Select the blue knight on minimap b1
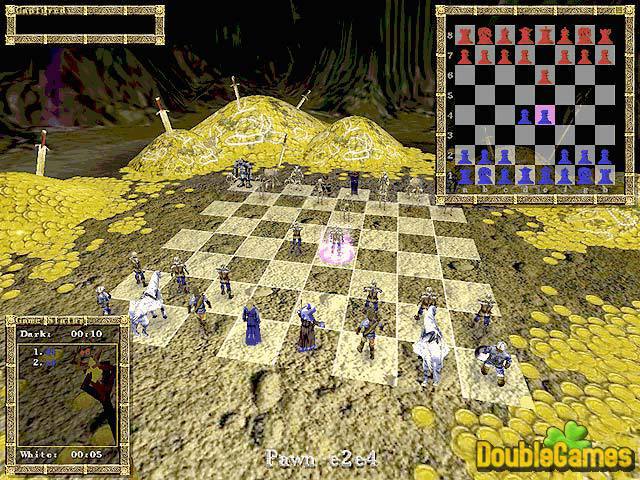The height and width of the screenshot is (480, 640). tap(483, 176)
